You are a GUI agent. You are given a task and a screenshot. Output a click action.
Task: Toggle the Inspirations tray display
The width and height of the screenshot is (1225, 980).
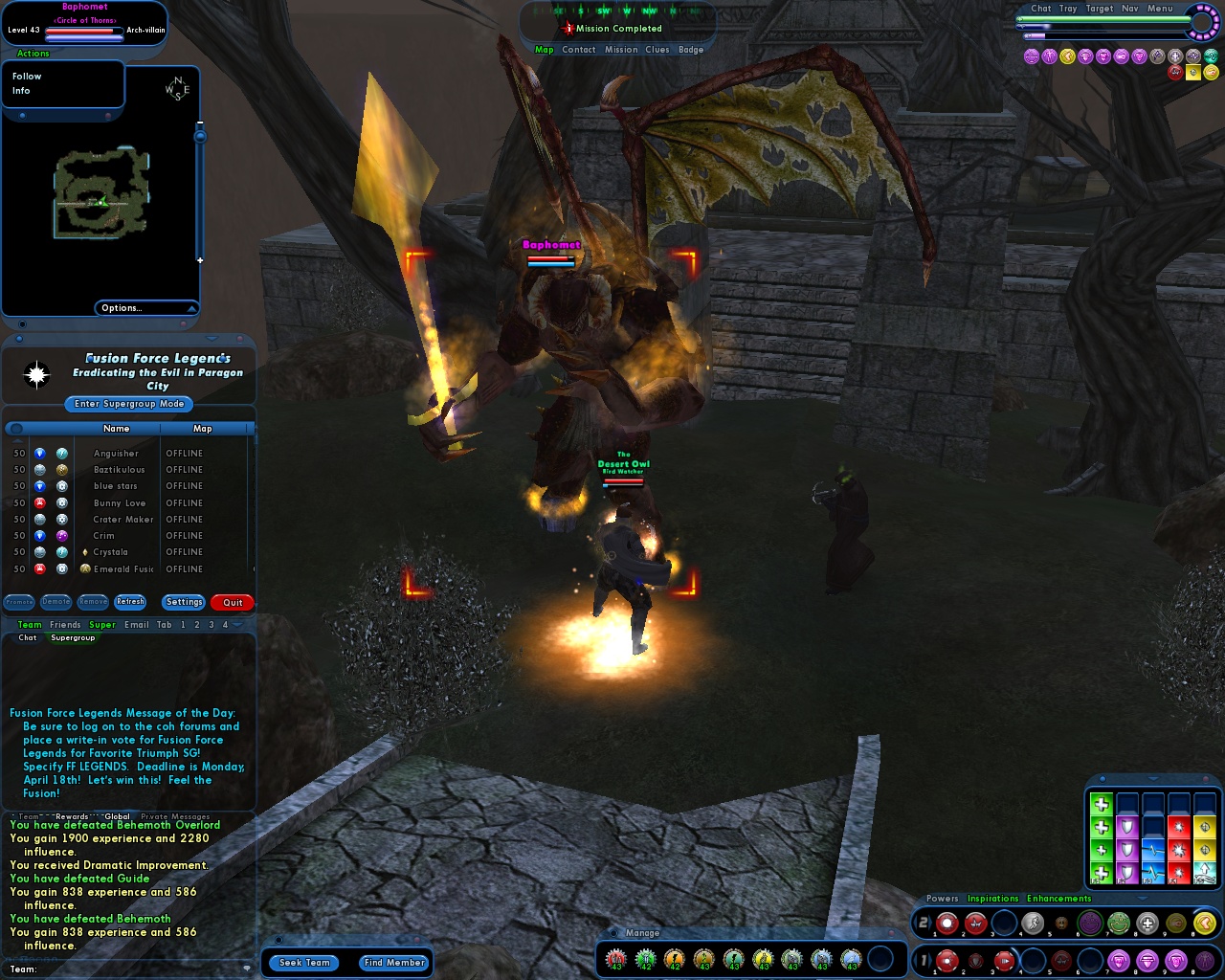(992, 899)
